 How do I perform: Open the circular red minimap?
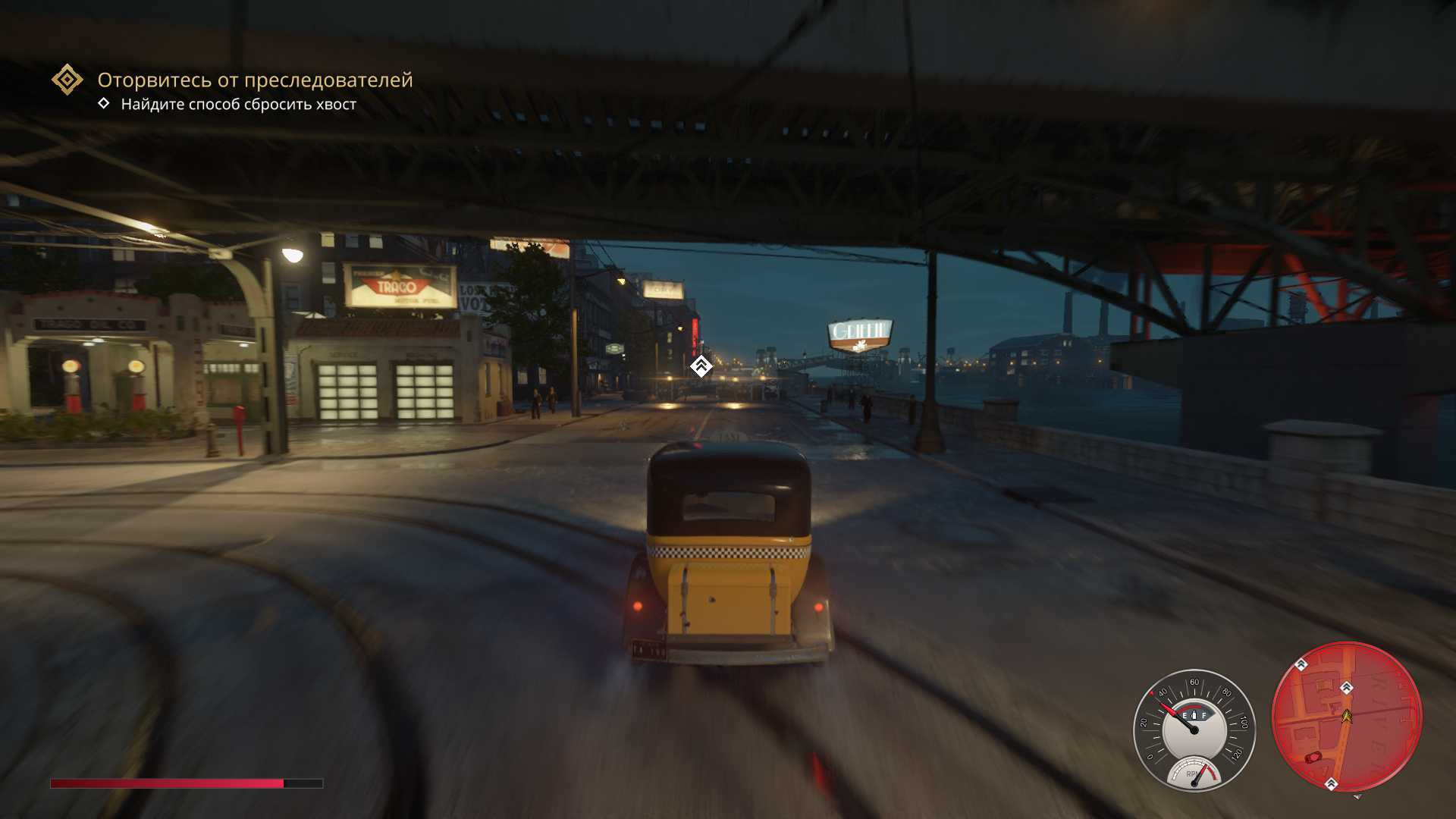pos(1346,717)
